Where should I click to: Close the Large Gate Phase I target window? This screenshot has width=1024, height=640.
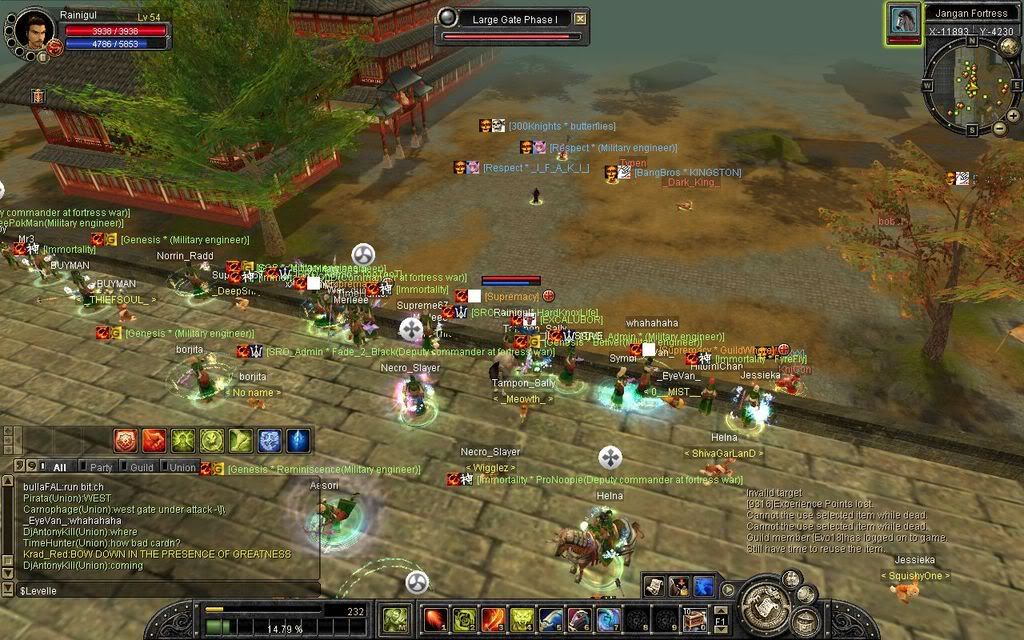click(580, 19)
